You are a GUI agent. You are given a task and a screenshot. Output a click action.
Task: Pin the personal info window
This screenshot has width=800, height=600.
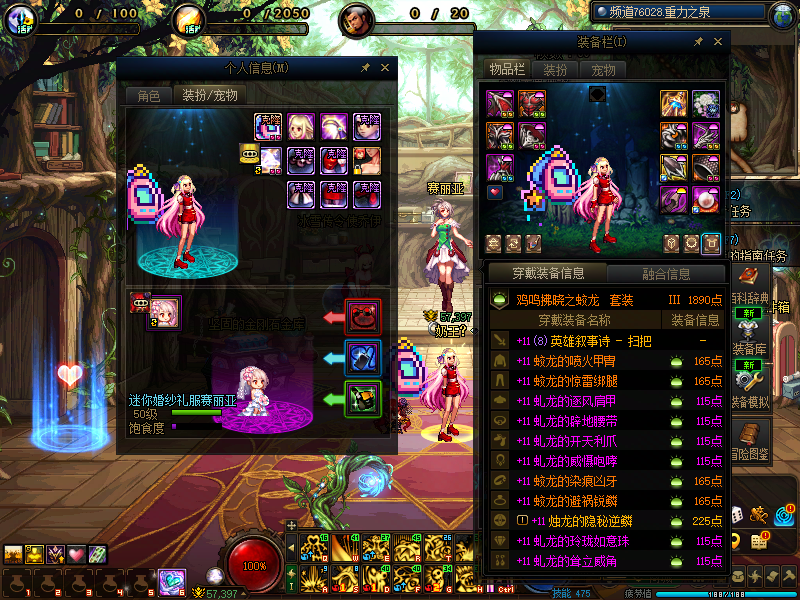[366, 68]
